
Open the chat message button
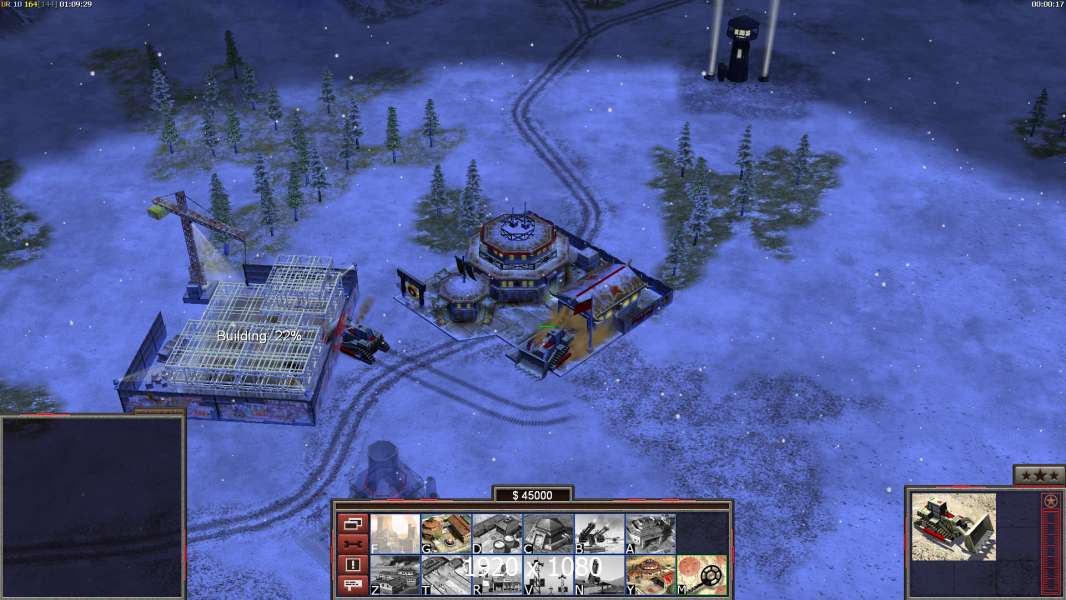point(353,586)
